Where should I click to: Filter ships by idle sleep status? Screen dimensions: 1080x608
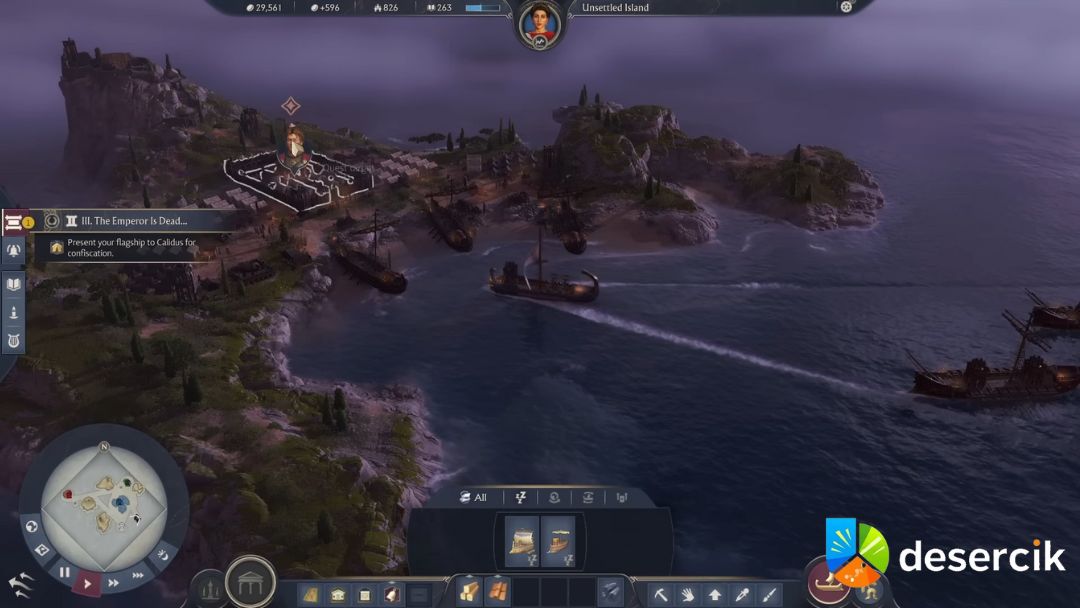point(520,497)
